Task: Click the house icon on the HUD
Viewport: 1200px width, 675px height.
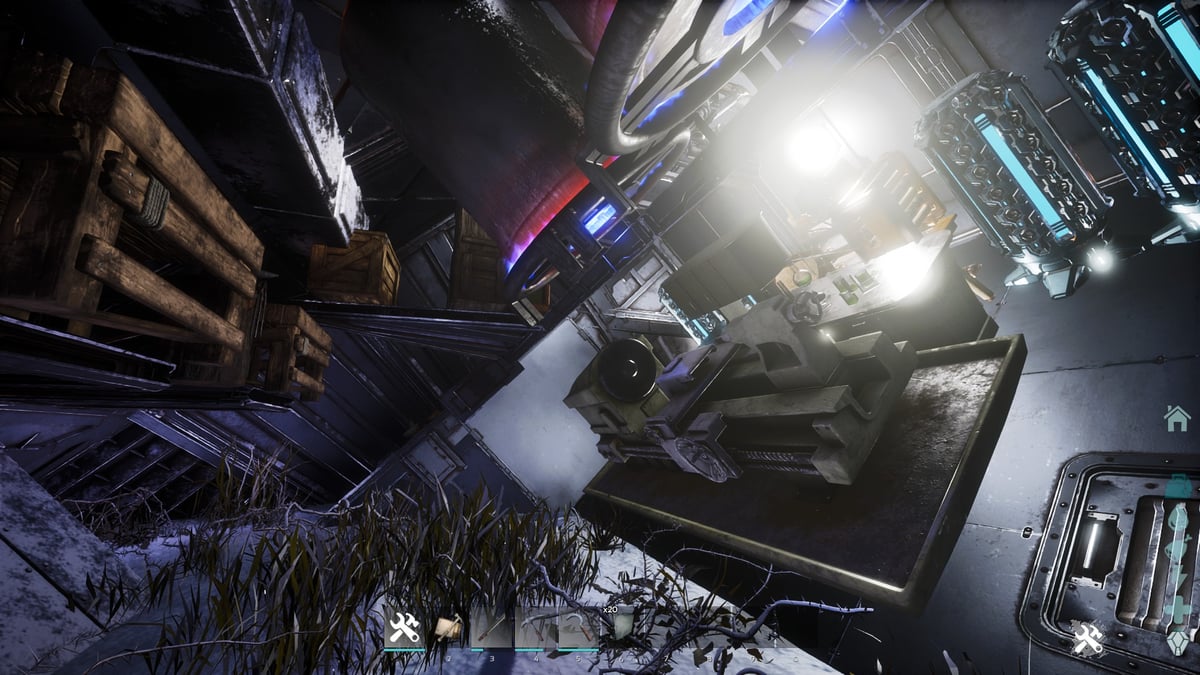Action: point(1177,418)
